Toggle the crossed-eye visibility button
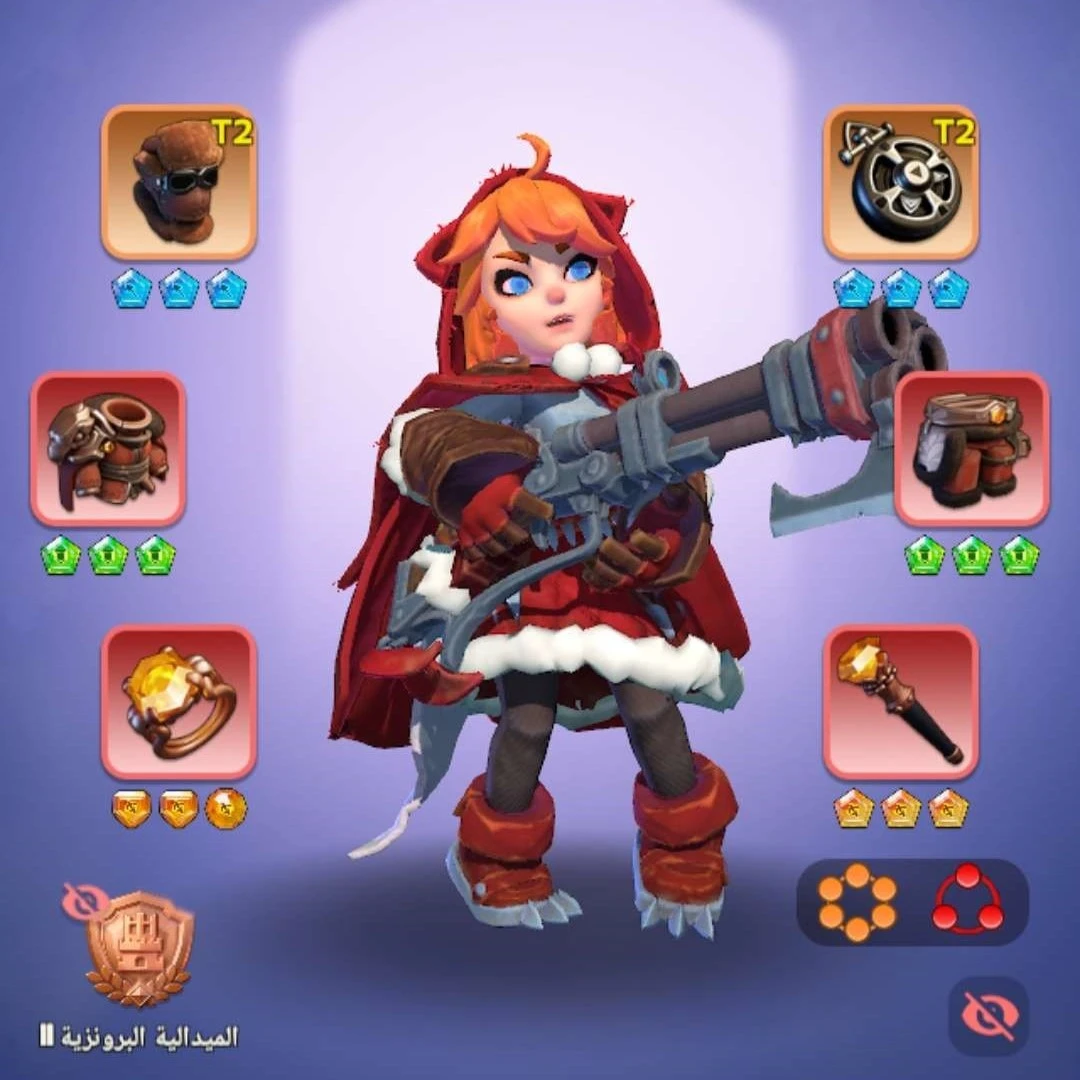This screenshot has width=1080, height=1080. (988, 1016)
